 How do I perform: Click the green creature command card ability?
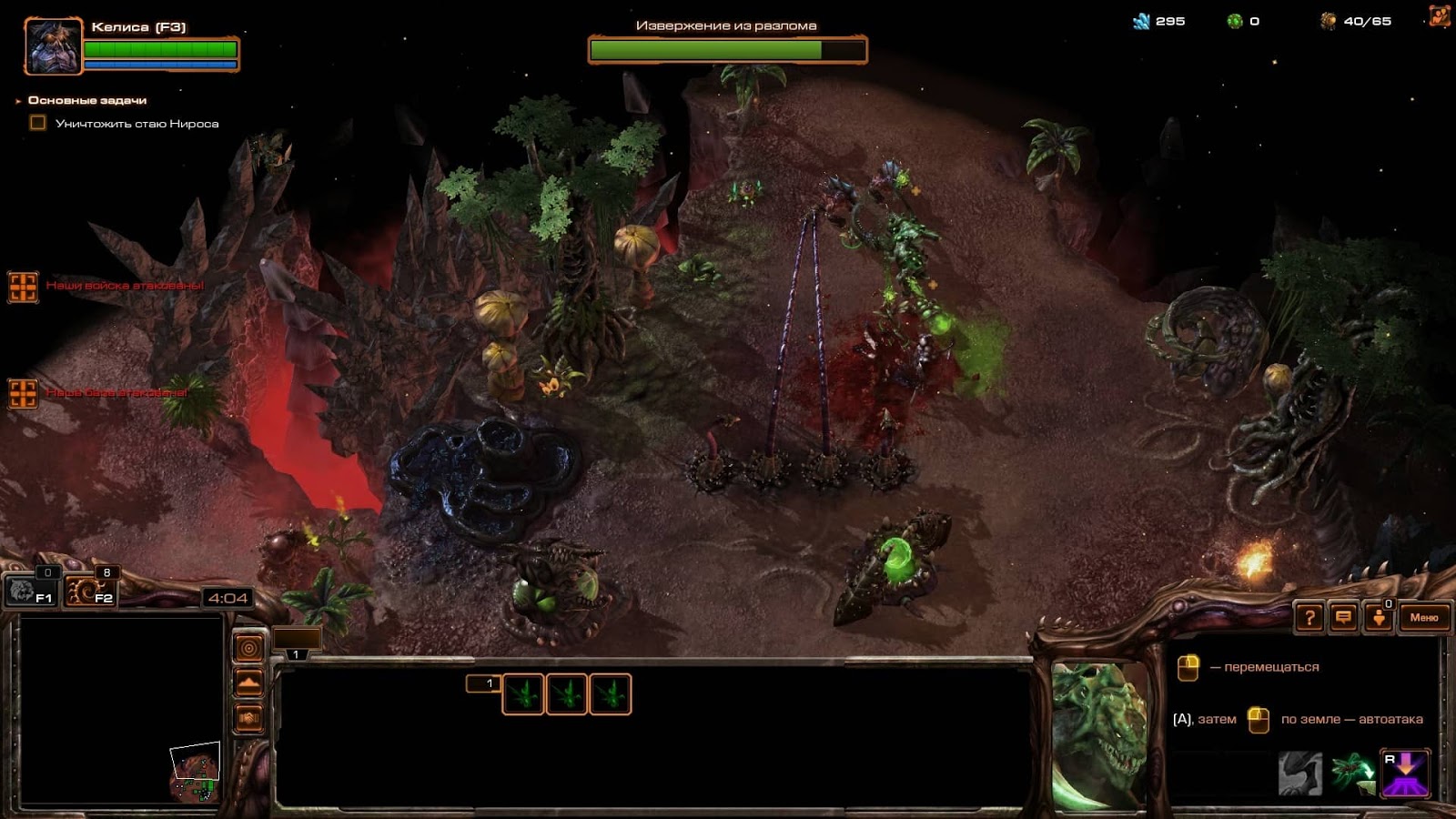[x=1353, y=772]
